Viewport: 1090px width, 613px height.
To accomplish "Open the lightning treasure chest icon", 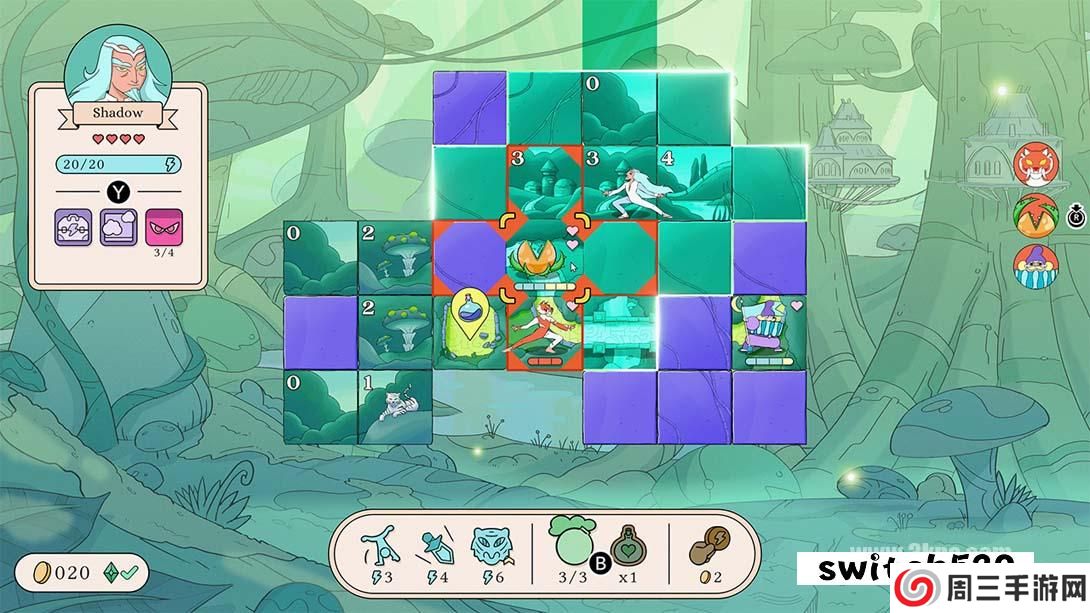I will [72, 227].
